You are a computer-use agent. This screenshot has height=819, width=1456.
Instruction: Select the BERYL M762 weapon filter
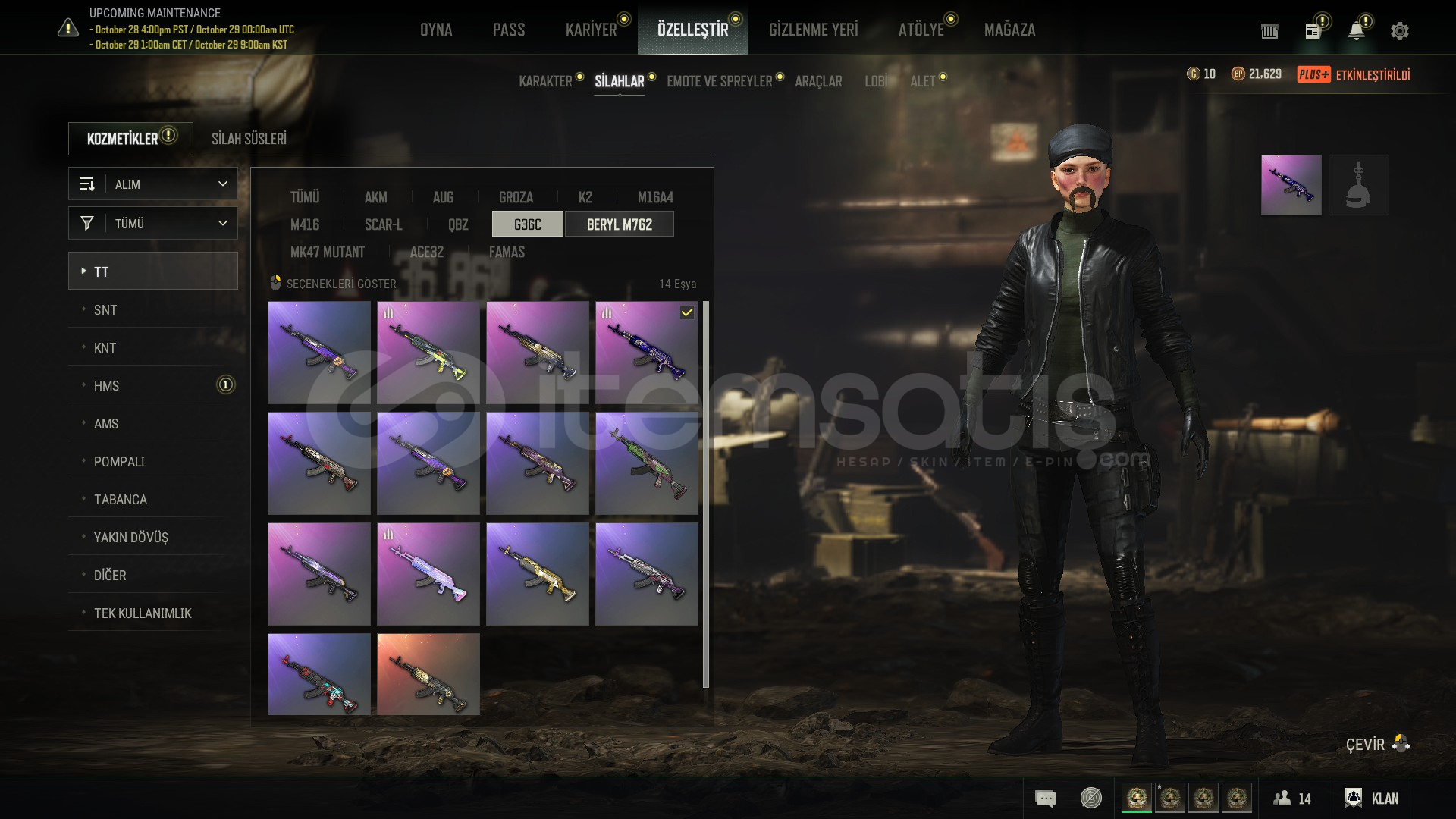(x=620, y=224)
